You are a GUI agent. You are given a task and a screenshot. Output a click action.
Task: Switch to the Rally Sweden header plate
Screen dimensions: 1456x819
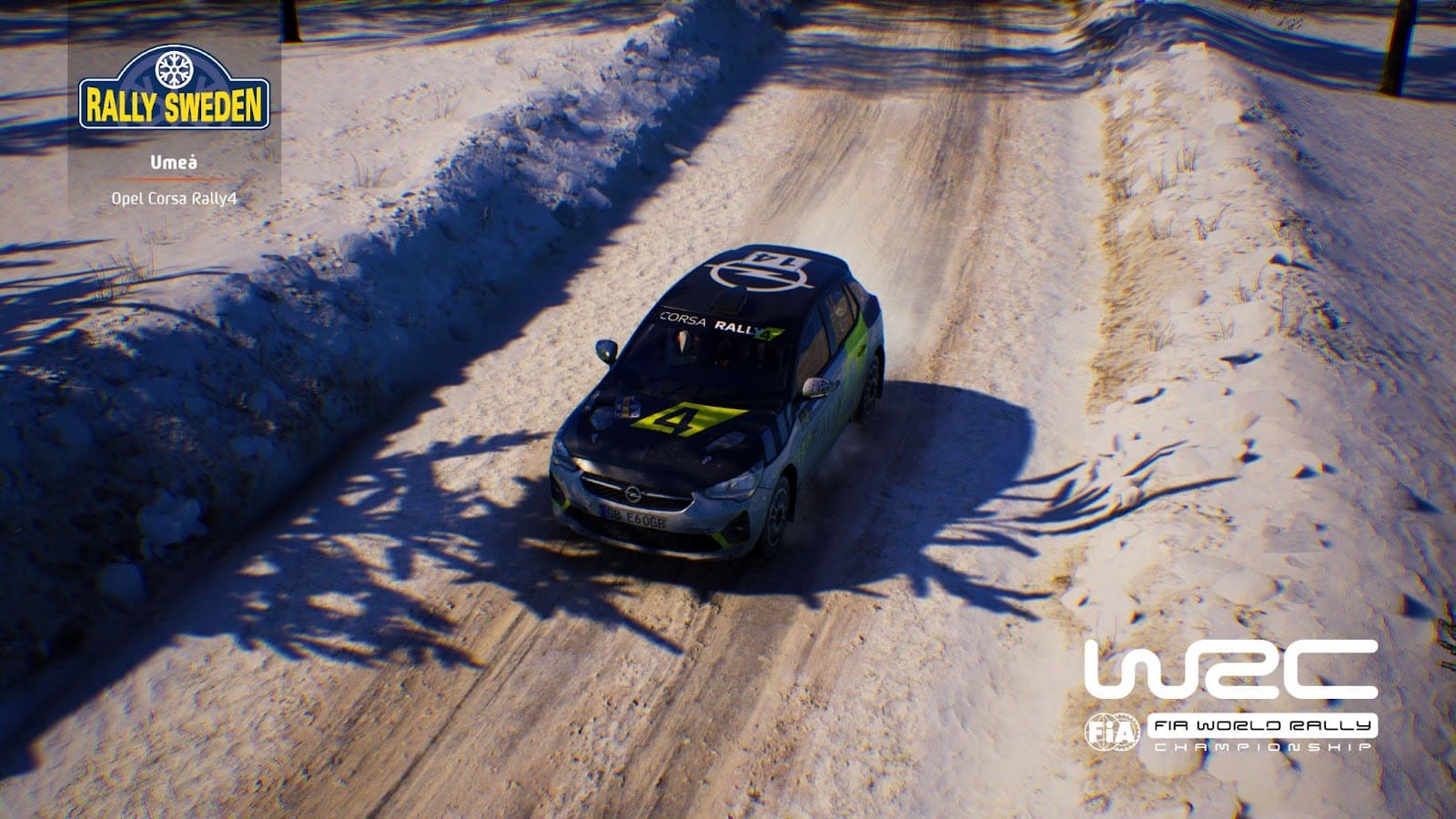click(174, 100)
